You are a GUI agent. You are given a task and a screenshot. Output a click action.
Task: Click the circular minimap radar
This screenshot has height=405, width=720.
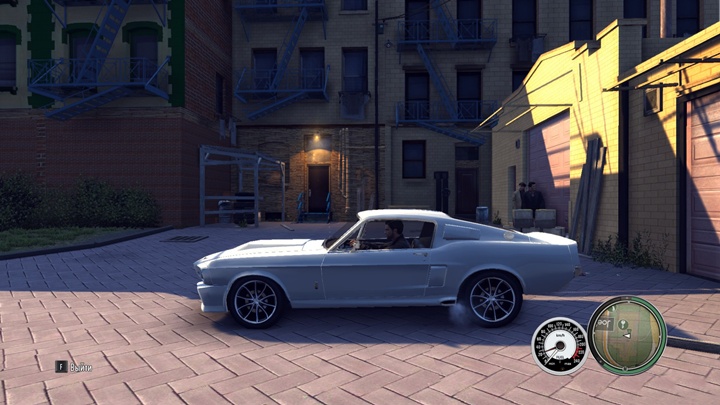(x=627, y=335)
